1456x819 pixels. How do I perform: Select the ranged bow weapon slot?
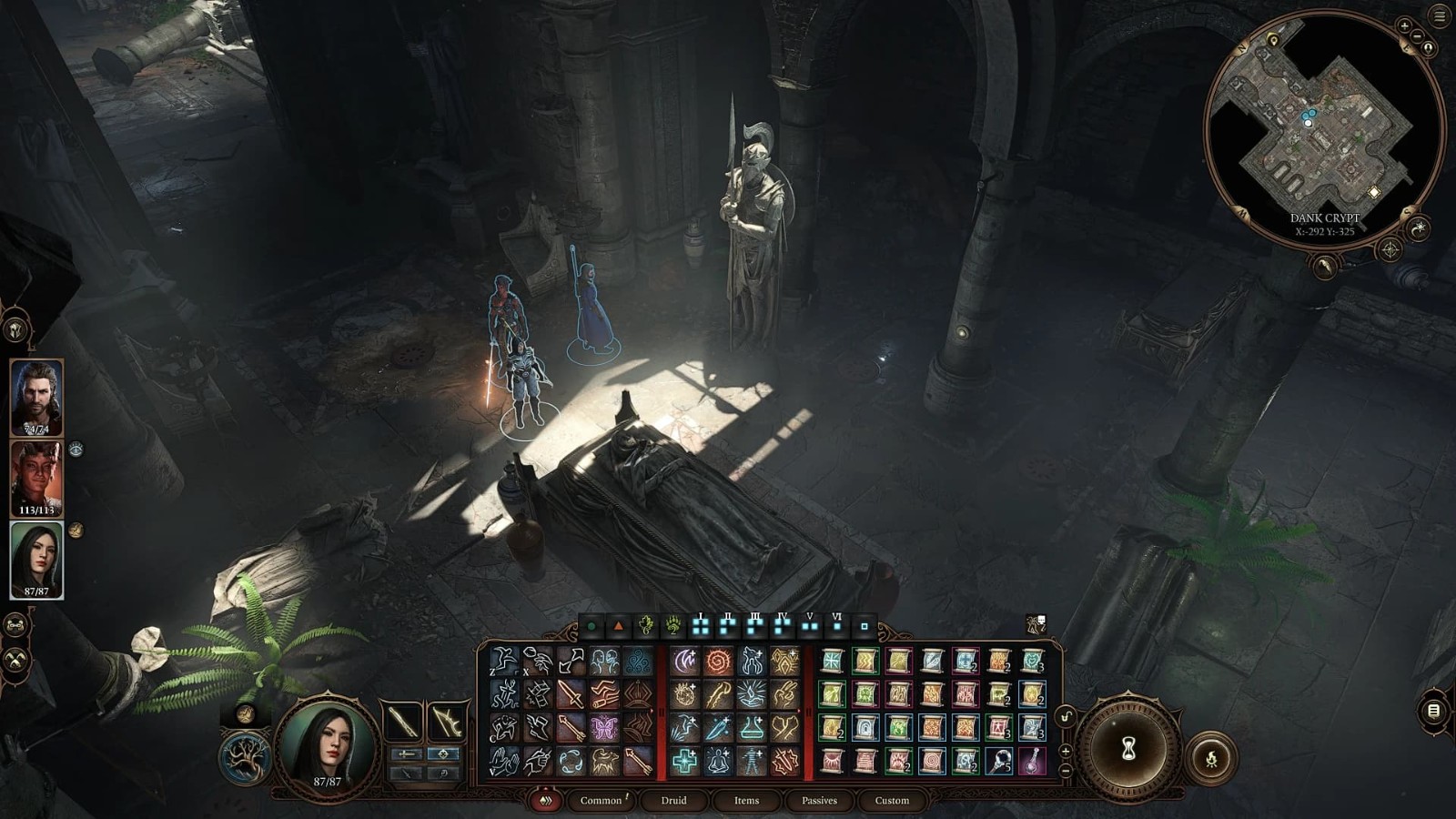tap(447, 723)
